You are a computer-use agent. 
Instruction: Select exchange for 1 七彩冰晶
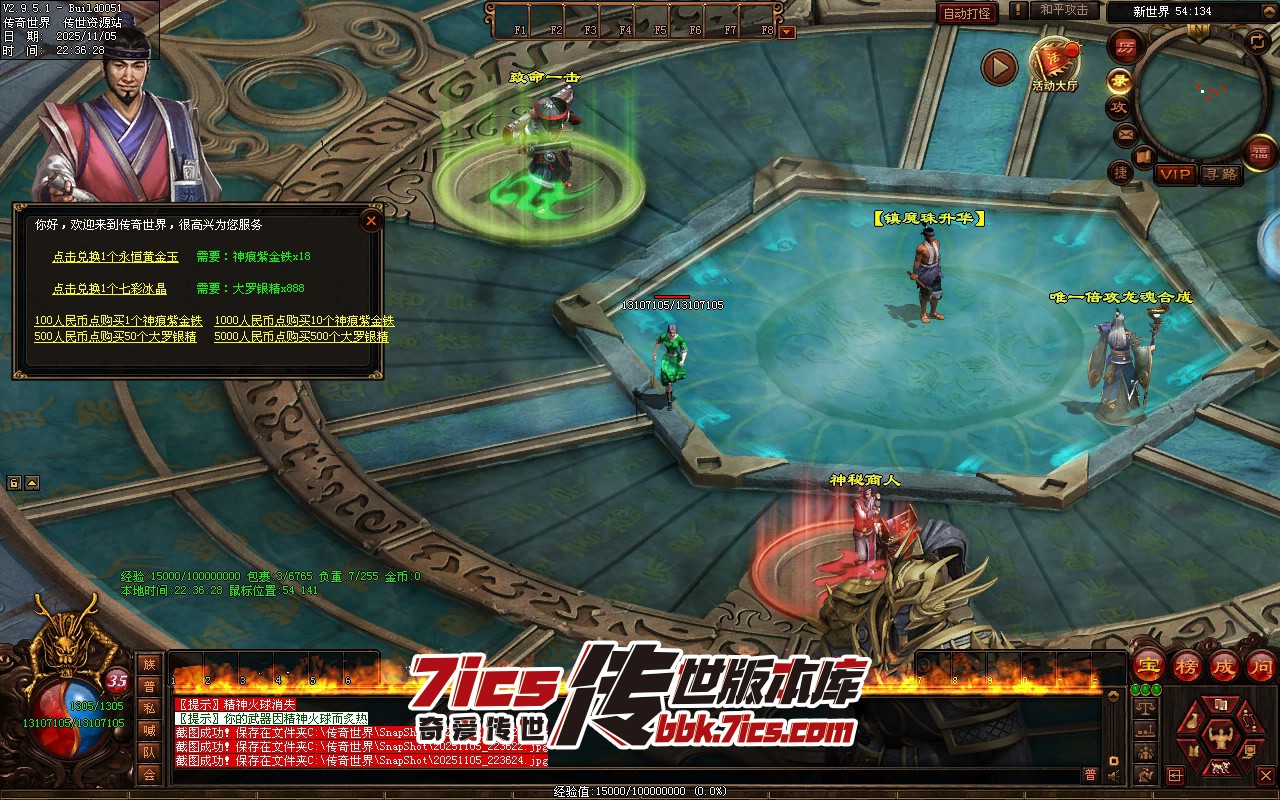pyautogui.click(x=109, y=289)
